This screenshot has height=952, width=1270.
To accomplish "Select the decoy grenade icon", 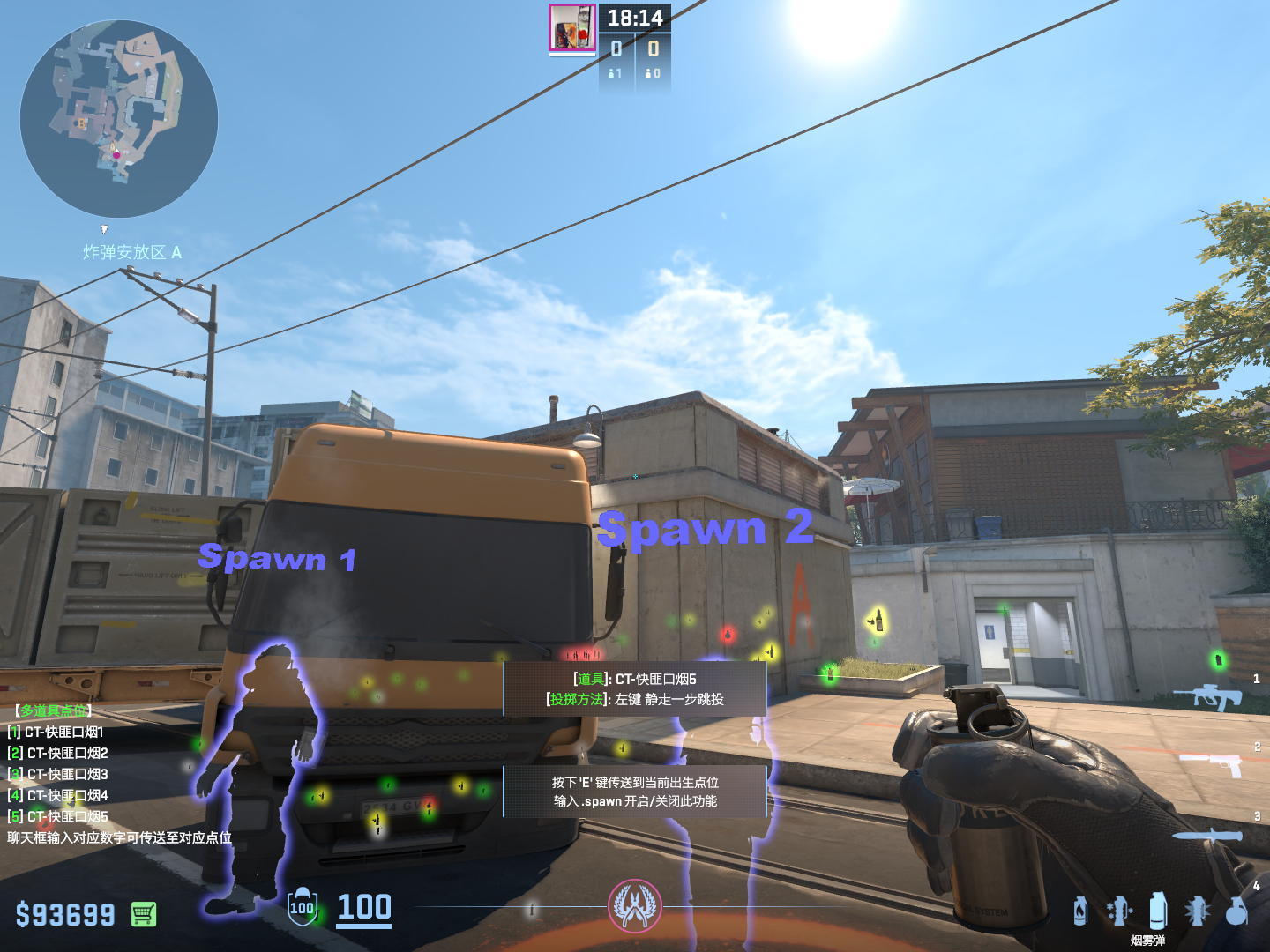I will tap(1119, 911).
